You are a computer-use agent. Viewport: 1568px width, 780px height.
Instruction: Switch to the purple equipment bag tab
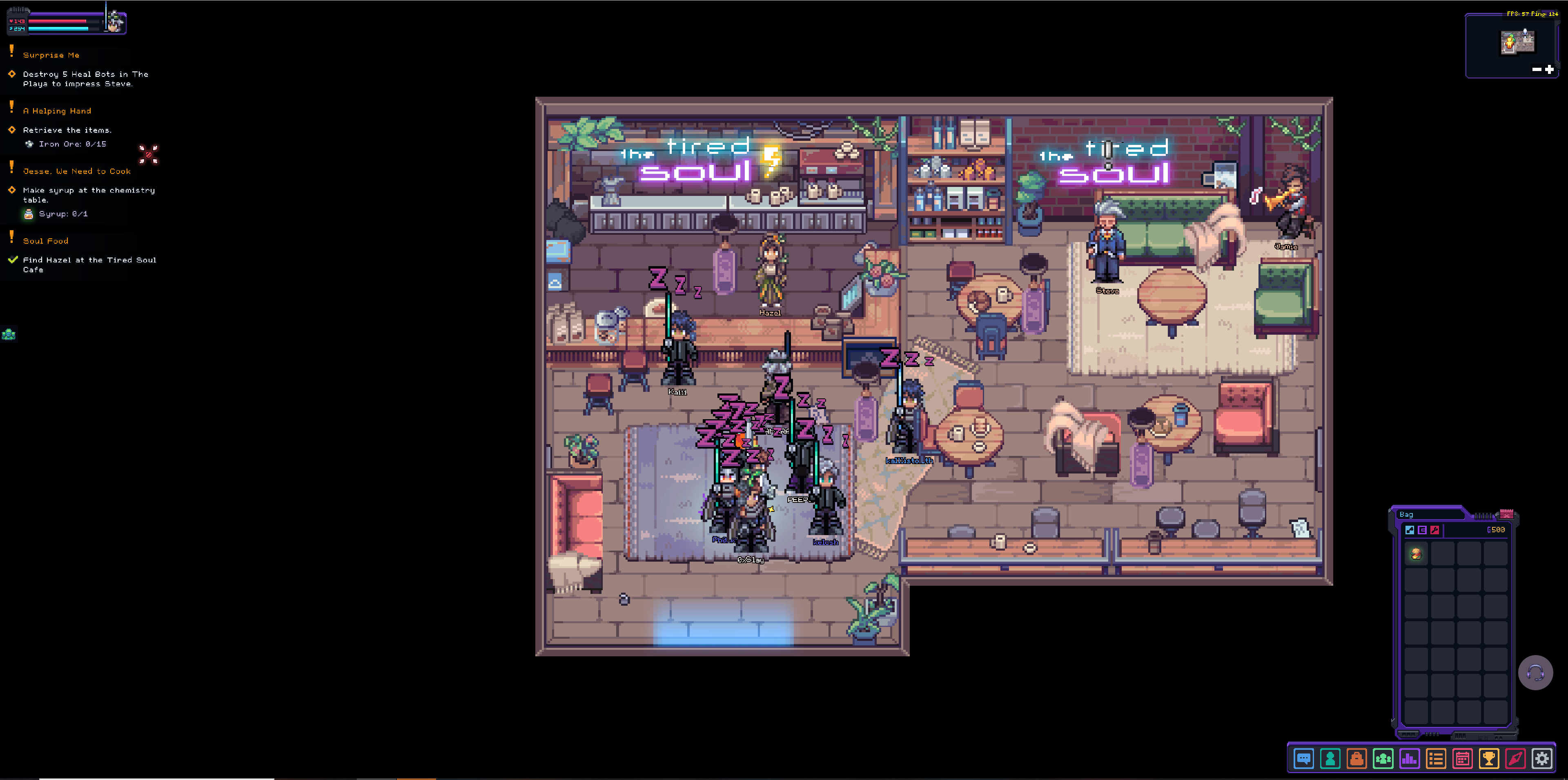pyautogui.click(x=1422, y=530)
